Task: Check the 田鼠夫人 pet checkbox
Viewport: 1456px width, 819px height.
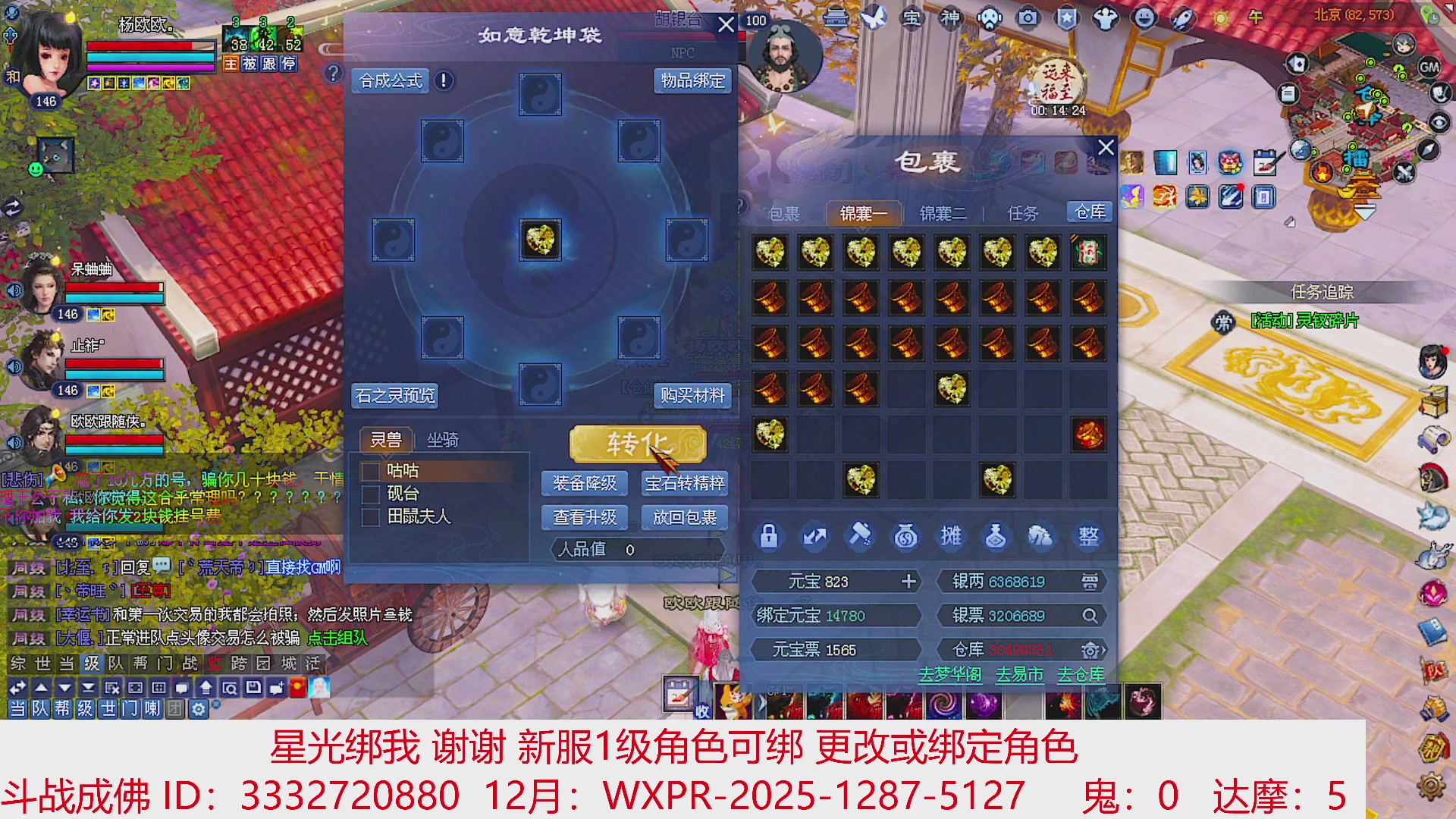Action: pos(372,516)
